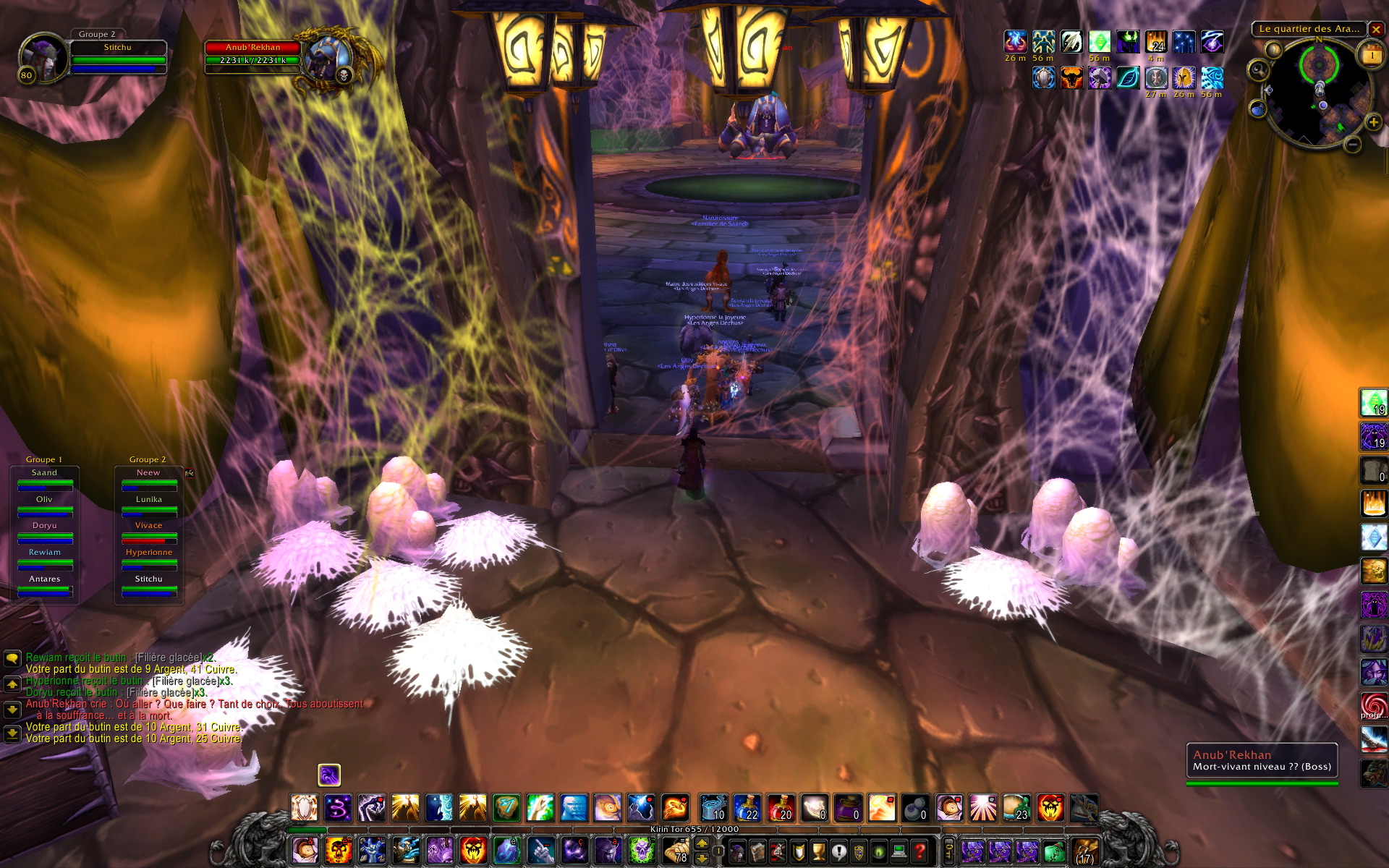
Task: Click the Bull buff icon in buff bar
Action: pyautogui.click(x=1071, y=77)
